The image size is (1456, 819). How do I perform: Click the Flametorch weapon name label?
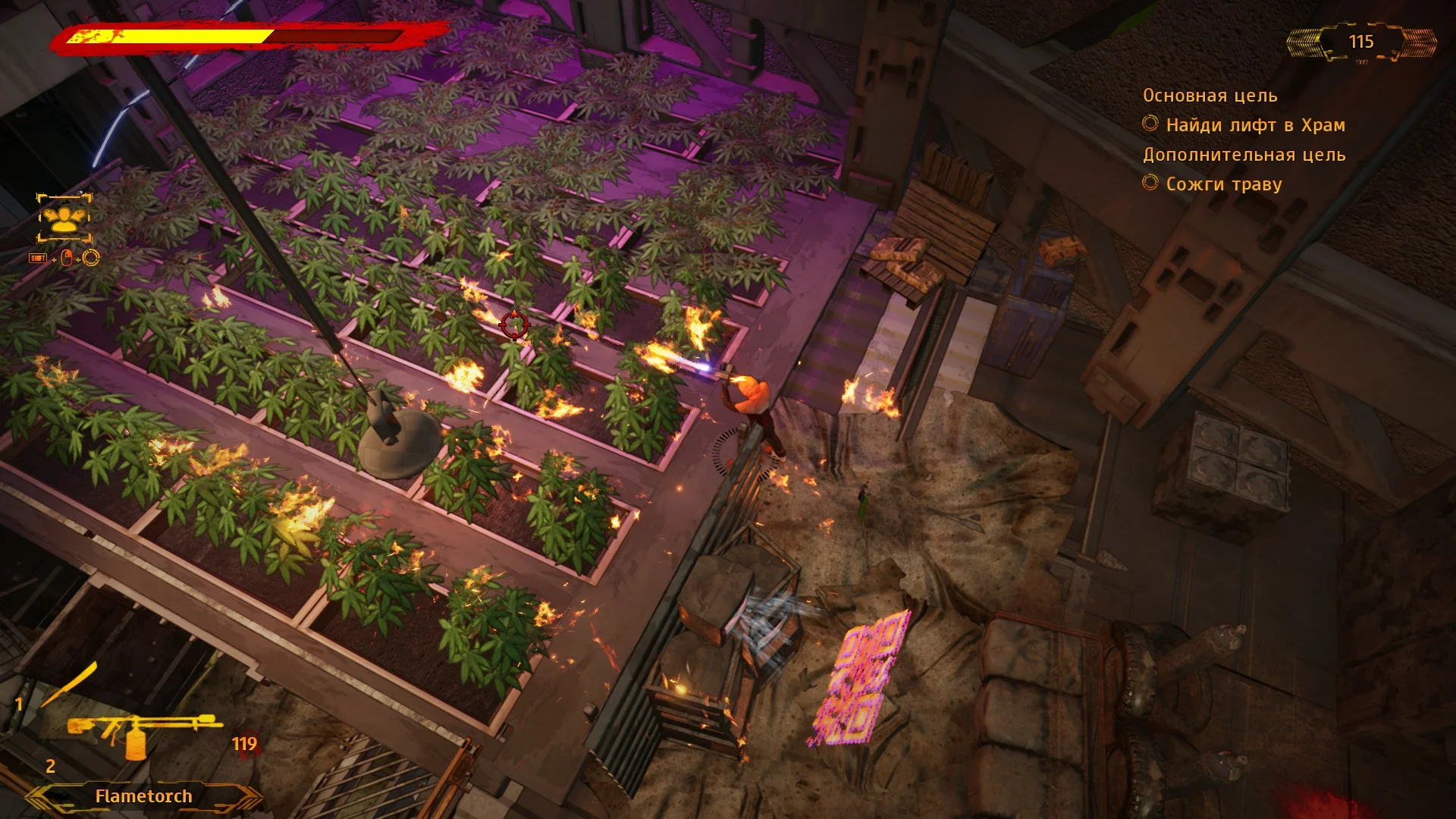pos(143,796)
